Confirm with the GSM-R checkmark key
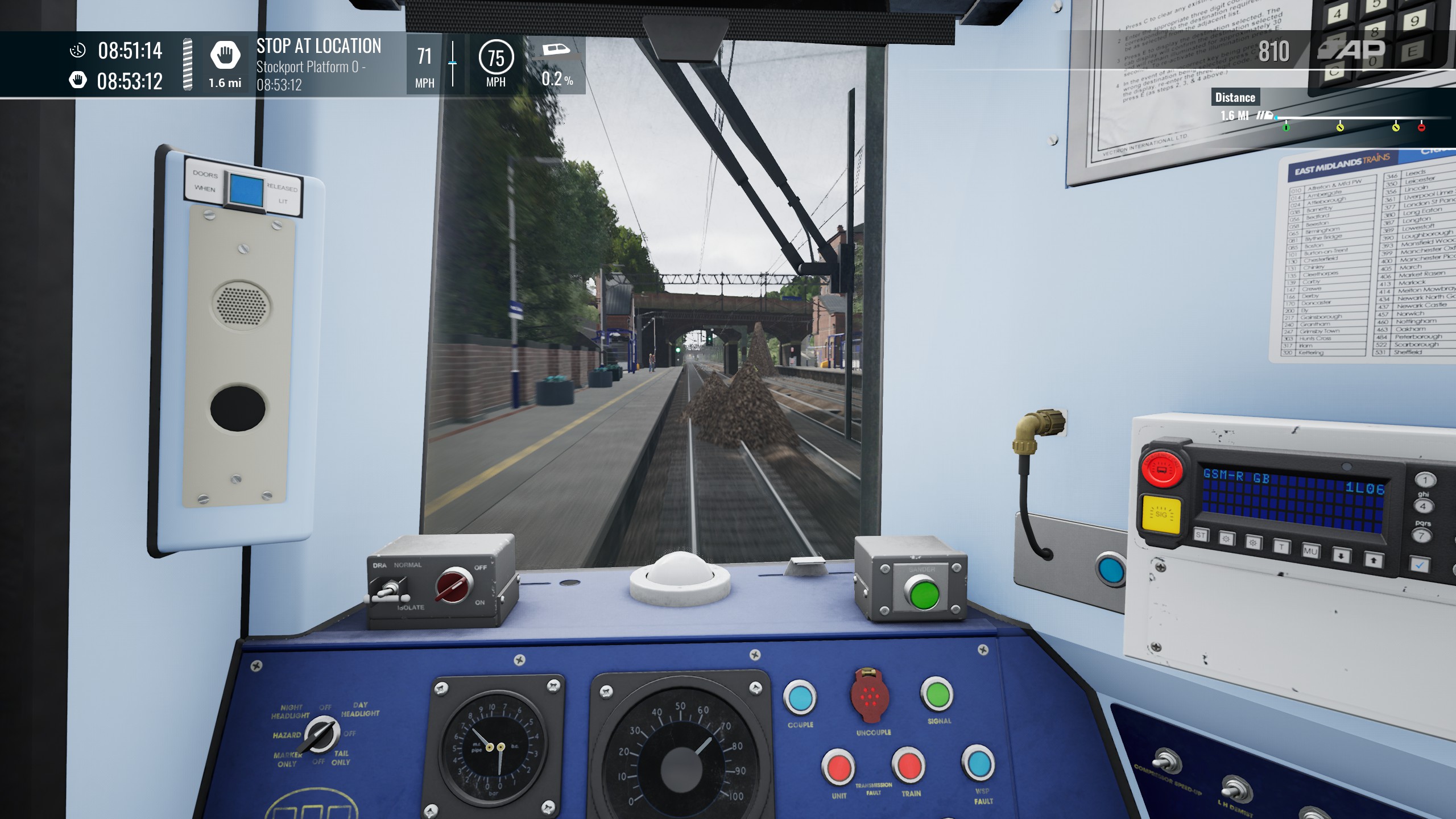This screenshot has width=1456, height=819. coord(1420,565)
